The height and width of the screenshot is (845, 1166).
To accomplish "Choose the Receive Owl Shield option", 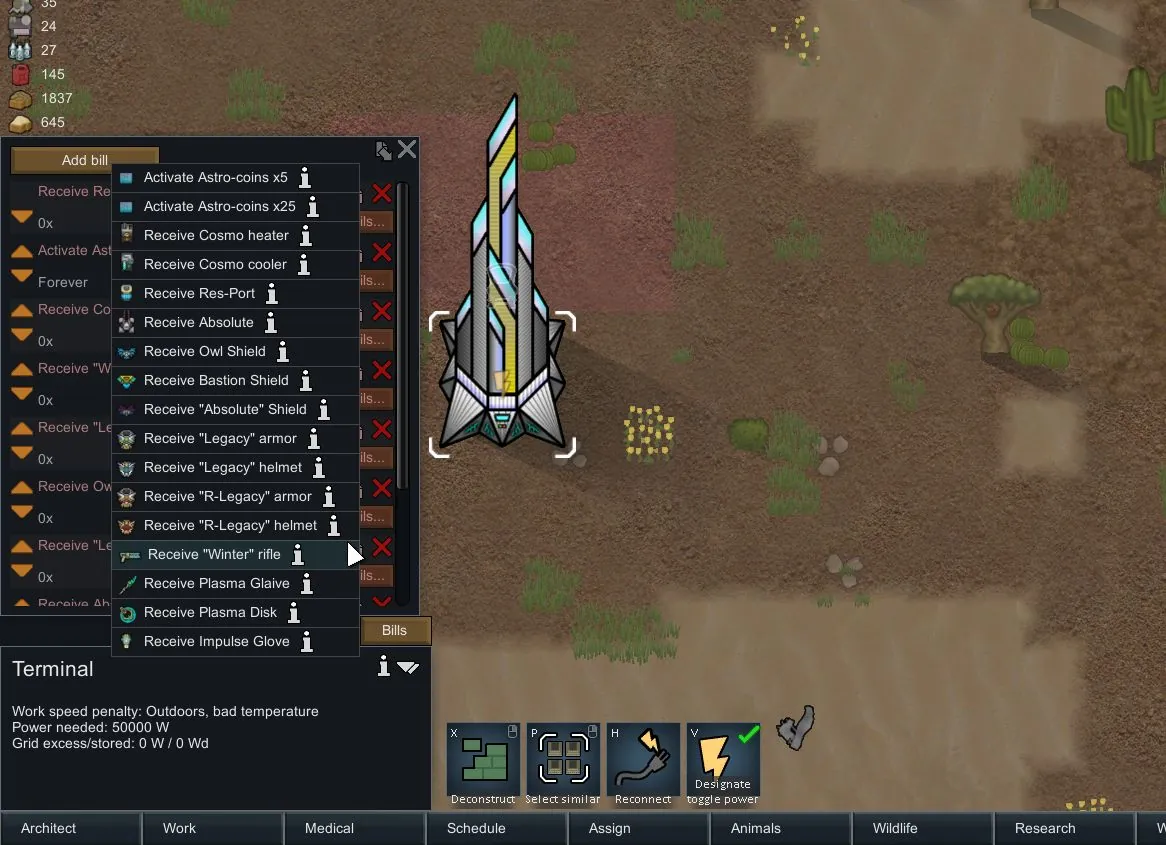I will coord(204,352).
